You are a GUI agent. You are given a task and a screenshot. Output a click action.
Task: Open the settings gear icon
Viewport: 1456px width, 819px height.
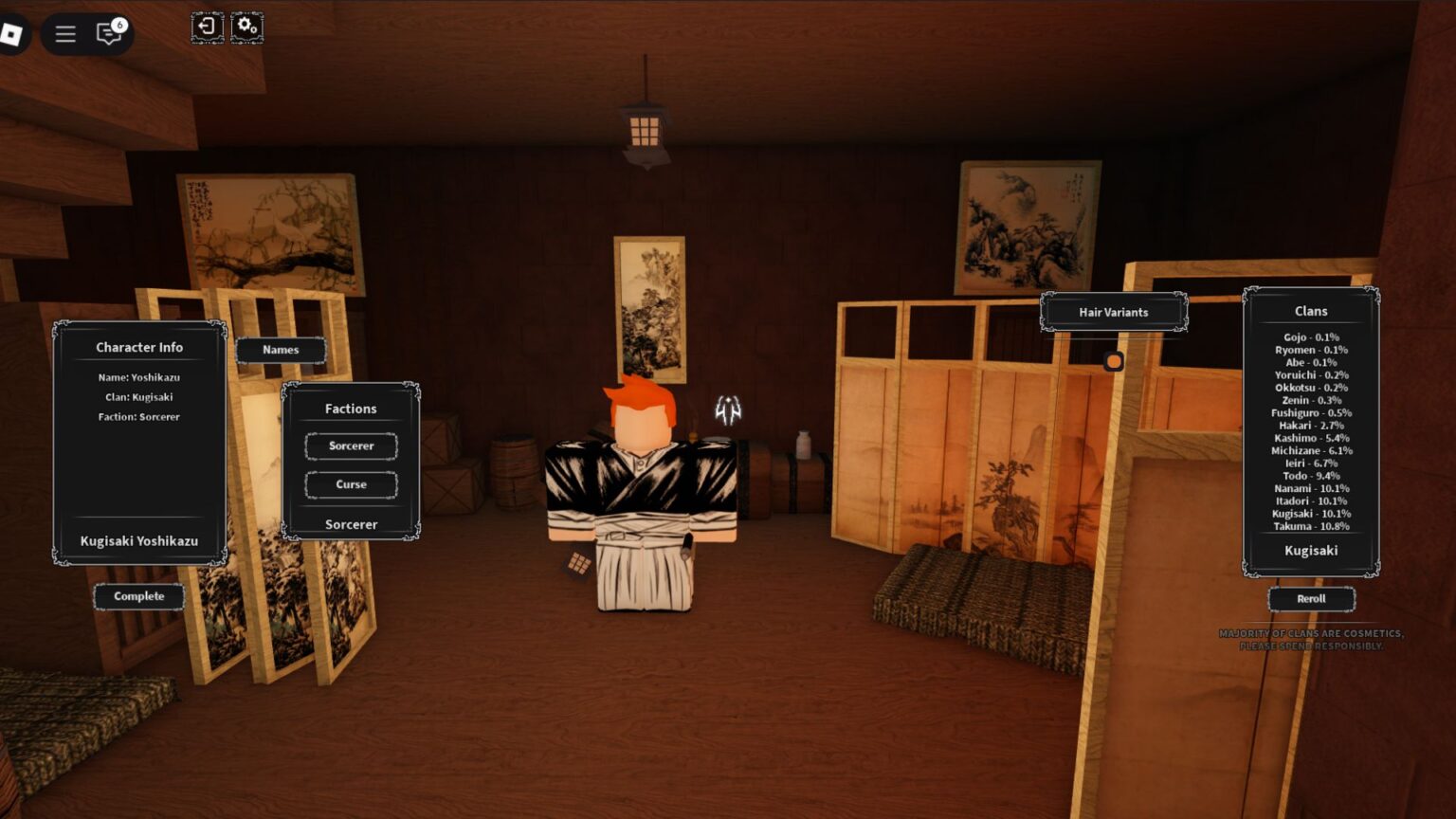(246, 27)
